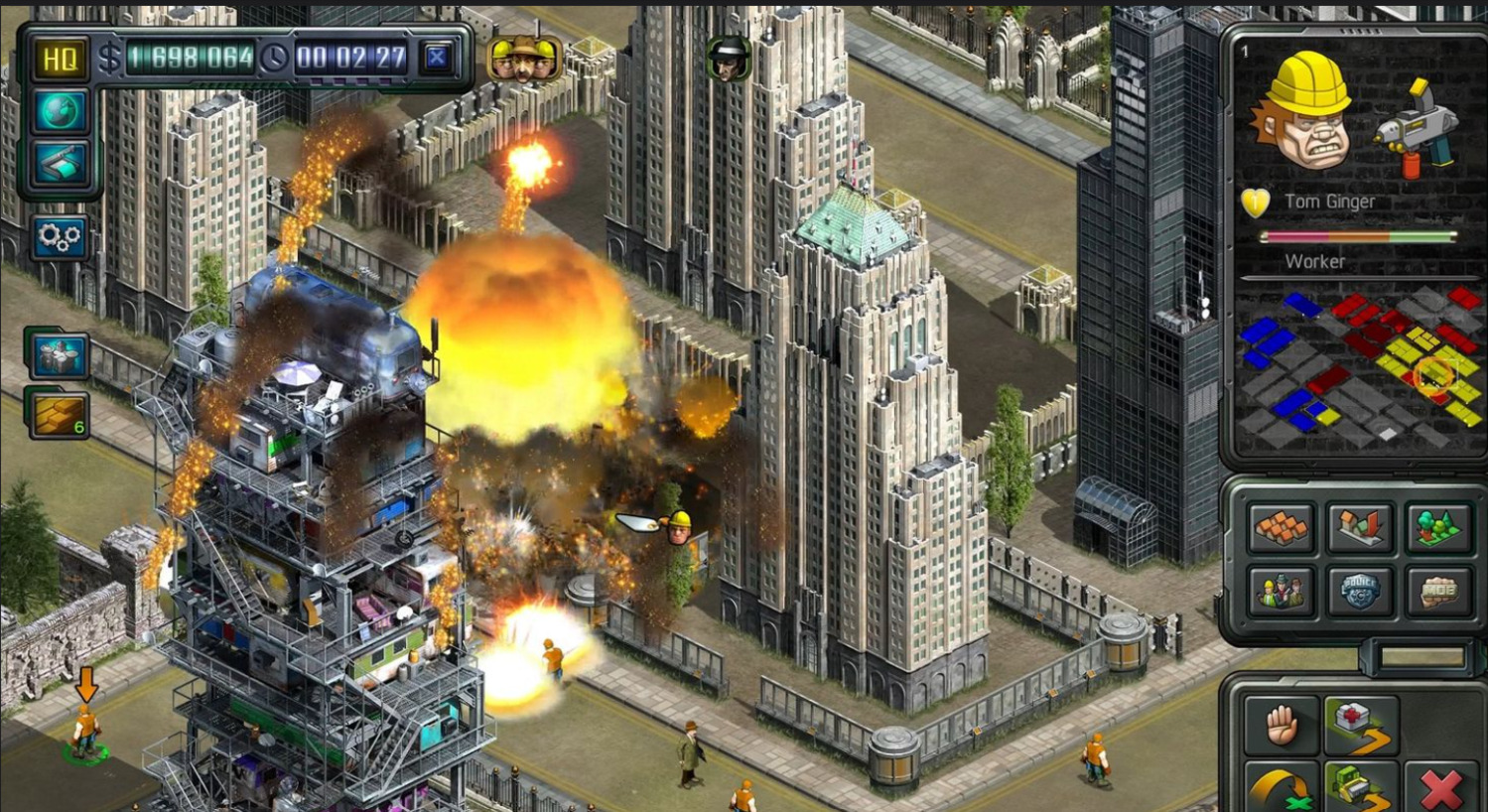Open the orange-roofed houses build menu
The image size is (1488, 812).
1281,527
